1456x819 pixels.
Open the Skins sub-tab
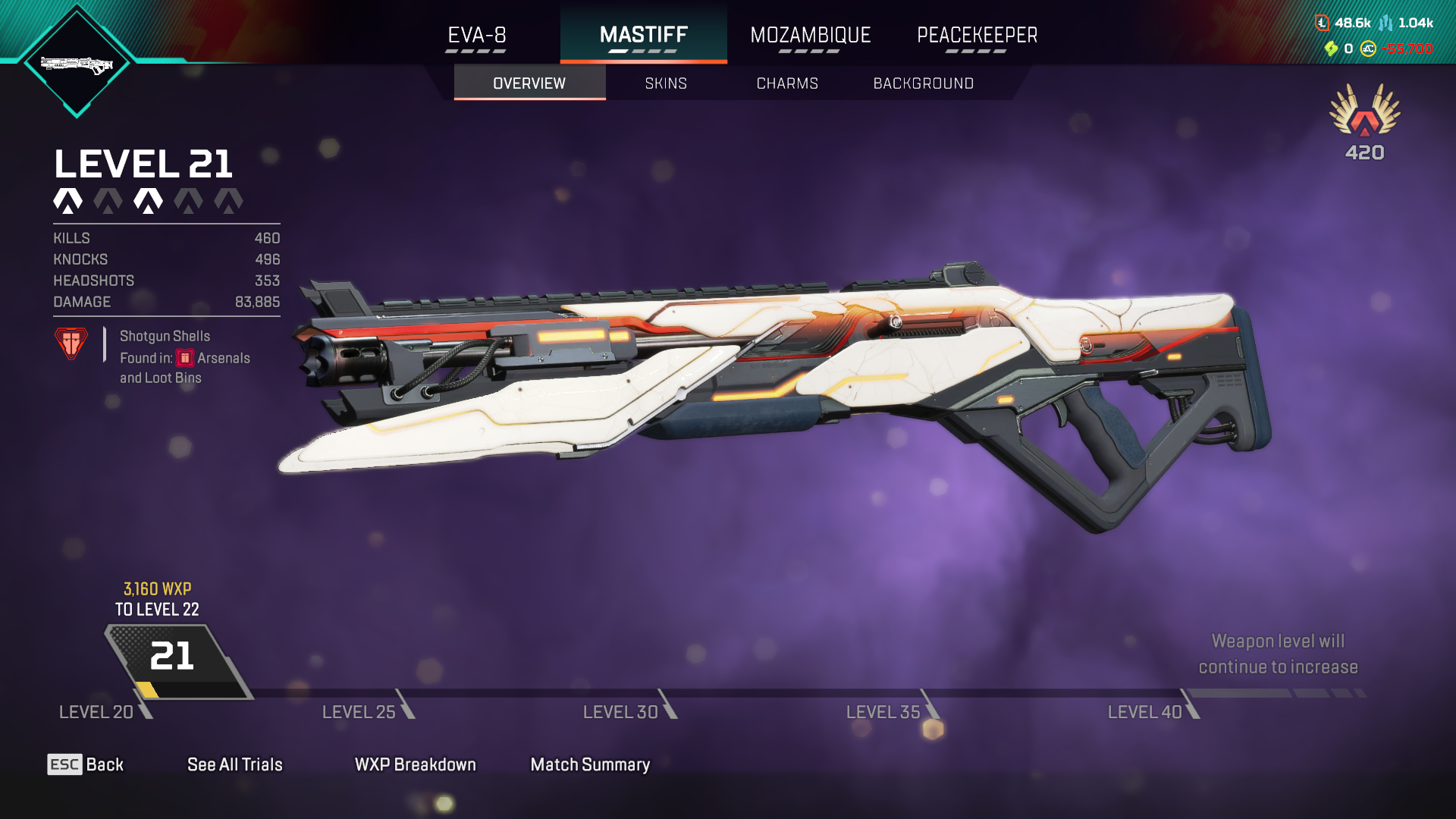[666, 83]
